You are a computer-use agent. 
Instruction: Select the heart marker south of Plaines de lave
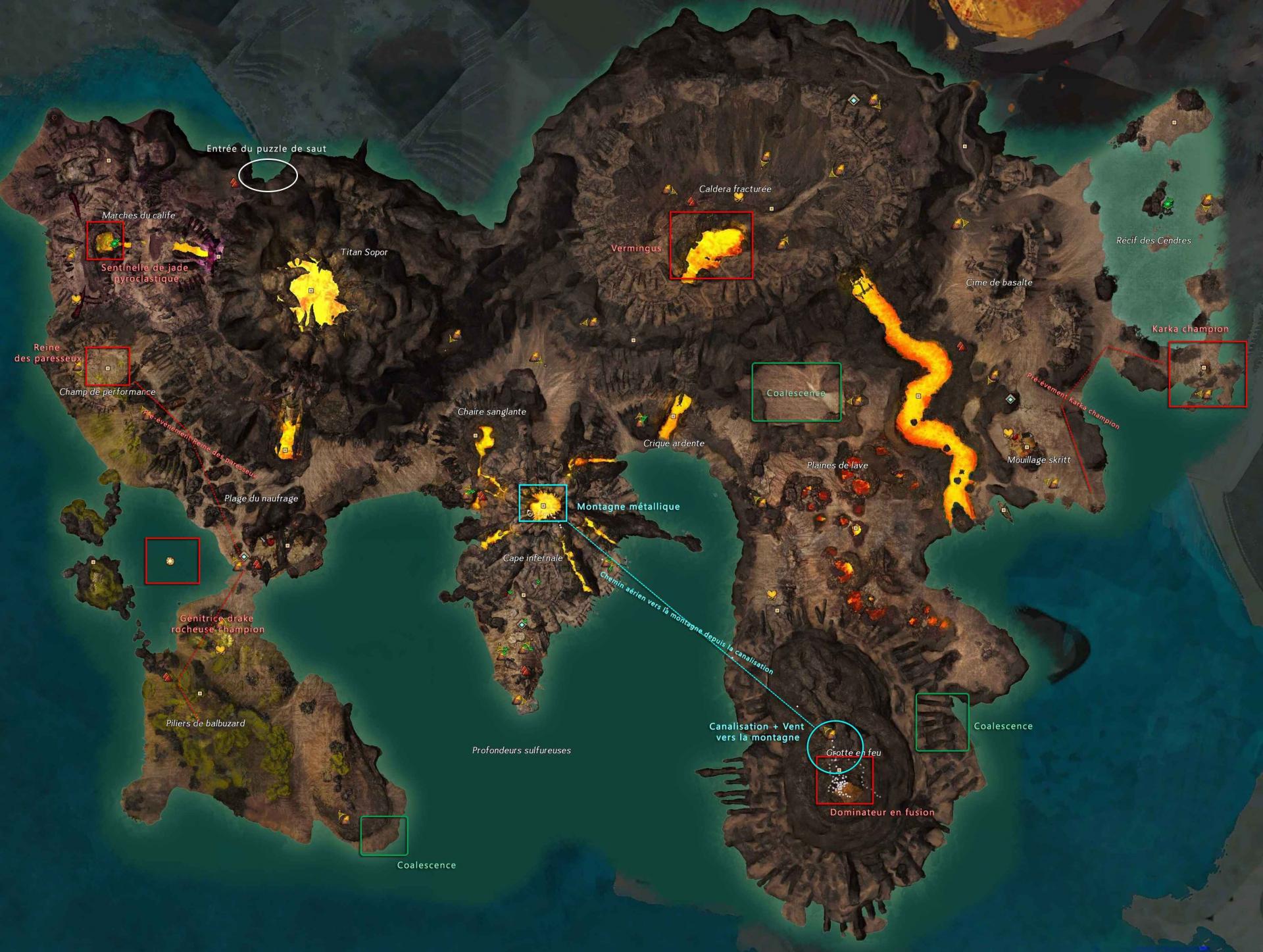772,595
